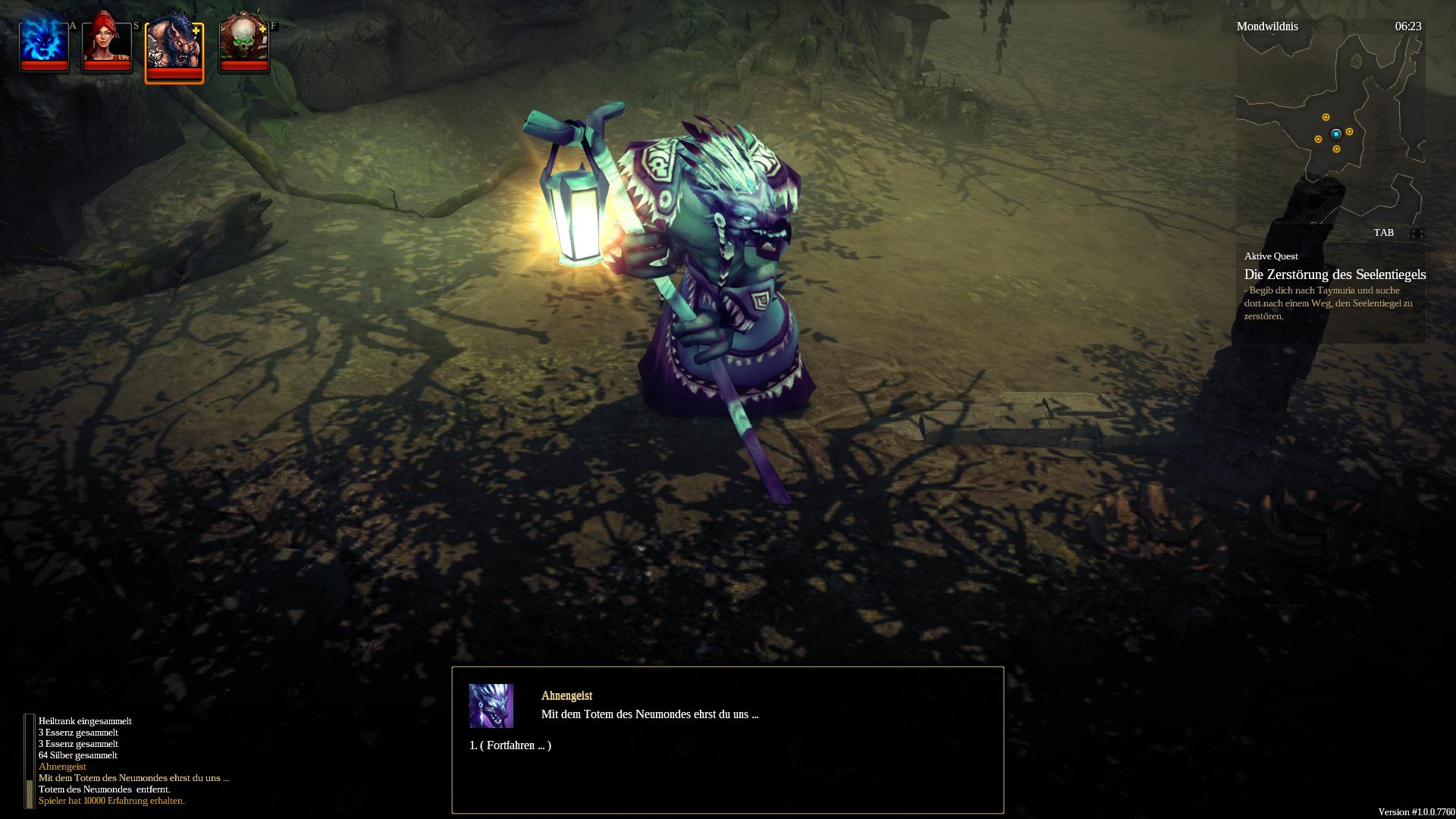Expand the minimap with fullscreen icon

(1417, 234)
